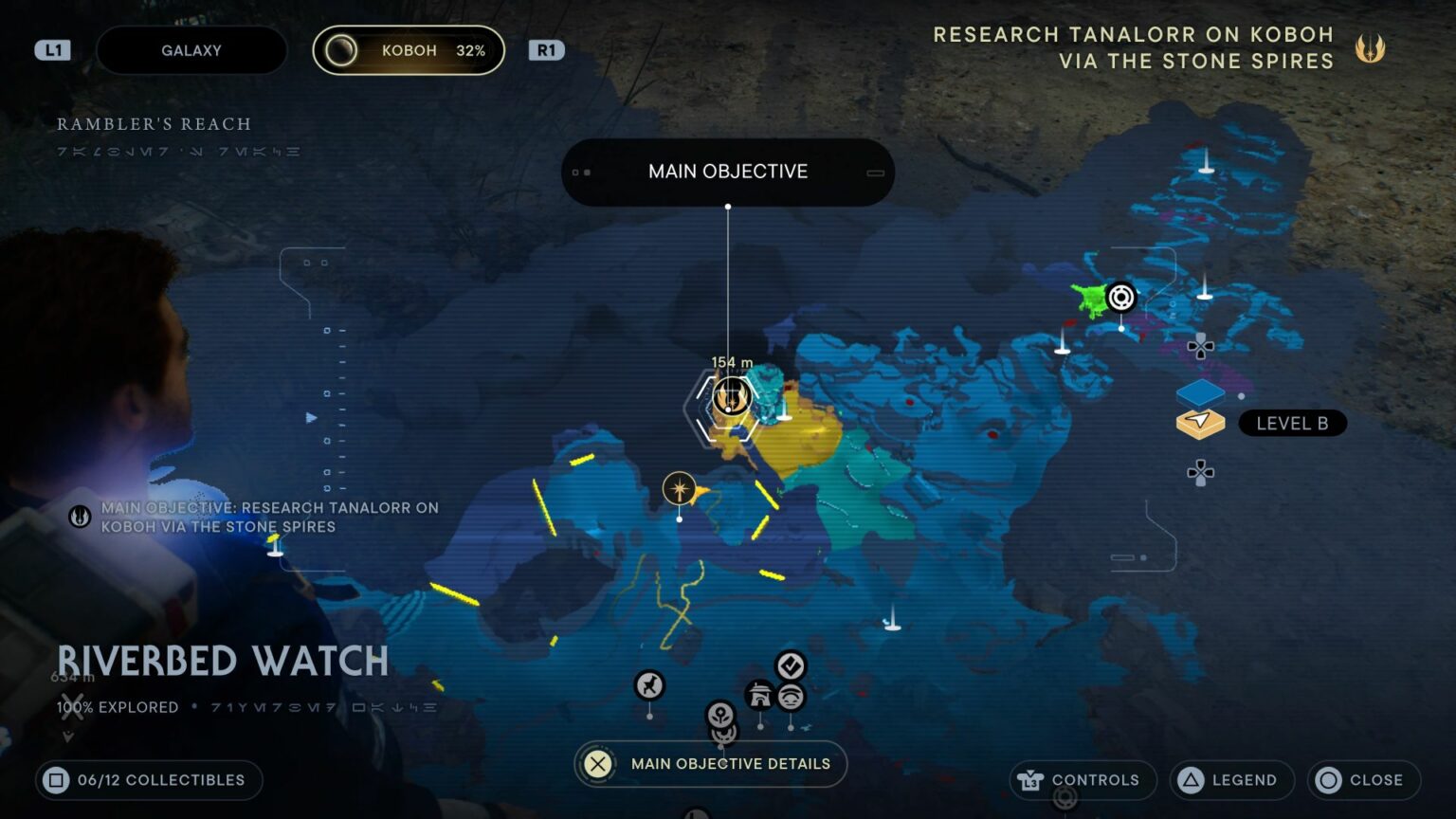
Task: Open the Main Objective callout above the marker
Action: pyautogui.click(x=727, y=172)
